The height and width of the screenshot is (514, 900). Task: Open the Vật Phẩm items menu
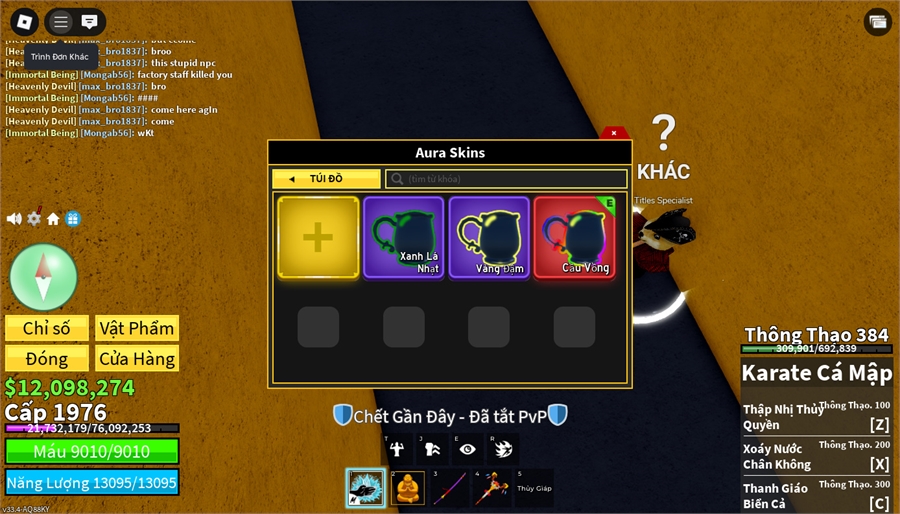coord(137,328)
